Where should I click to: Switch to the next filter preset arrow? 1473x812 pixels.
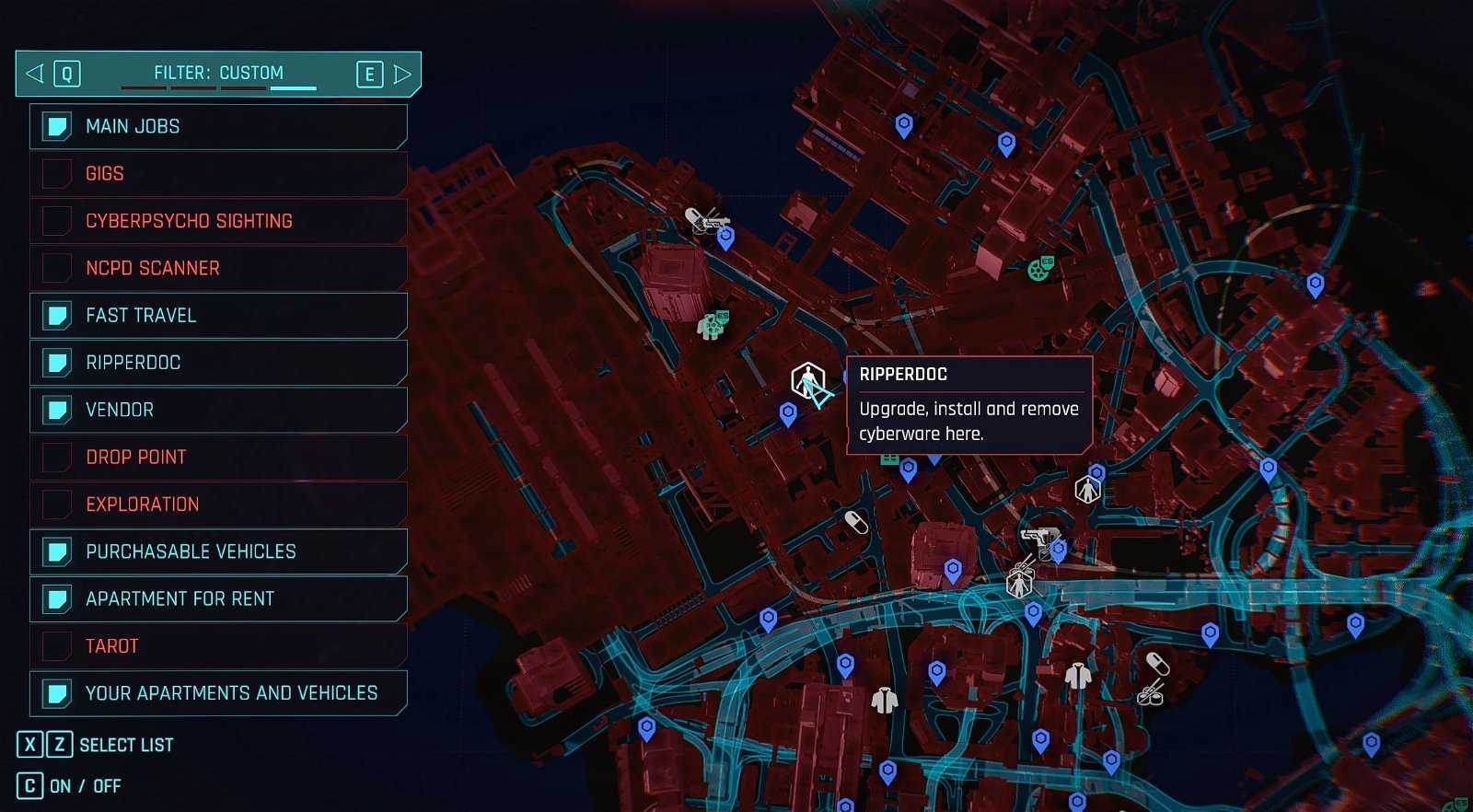click(x=402, y=74)
